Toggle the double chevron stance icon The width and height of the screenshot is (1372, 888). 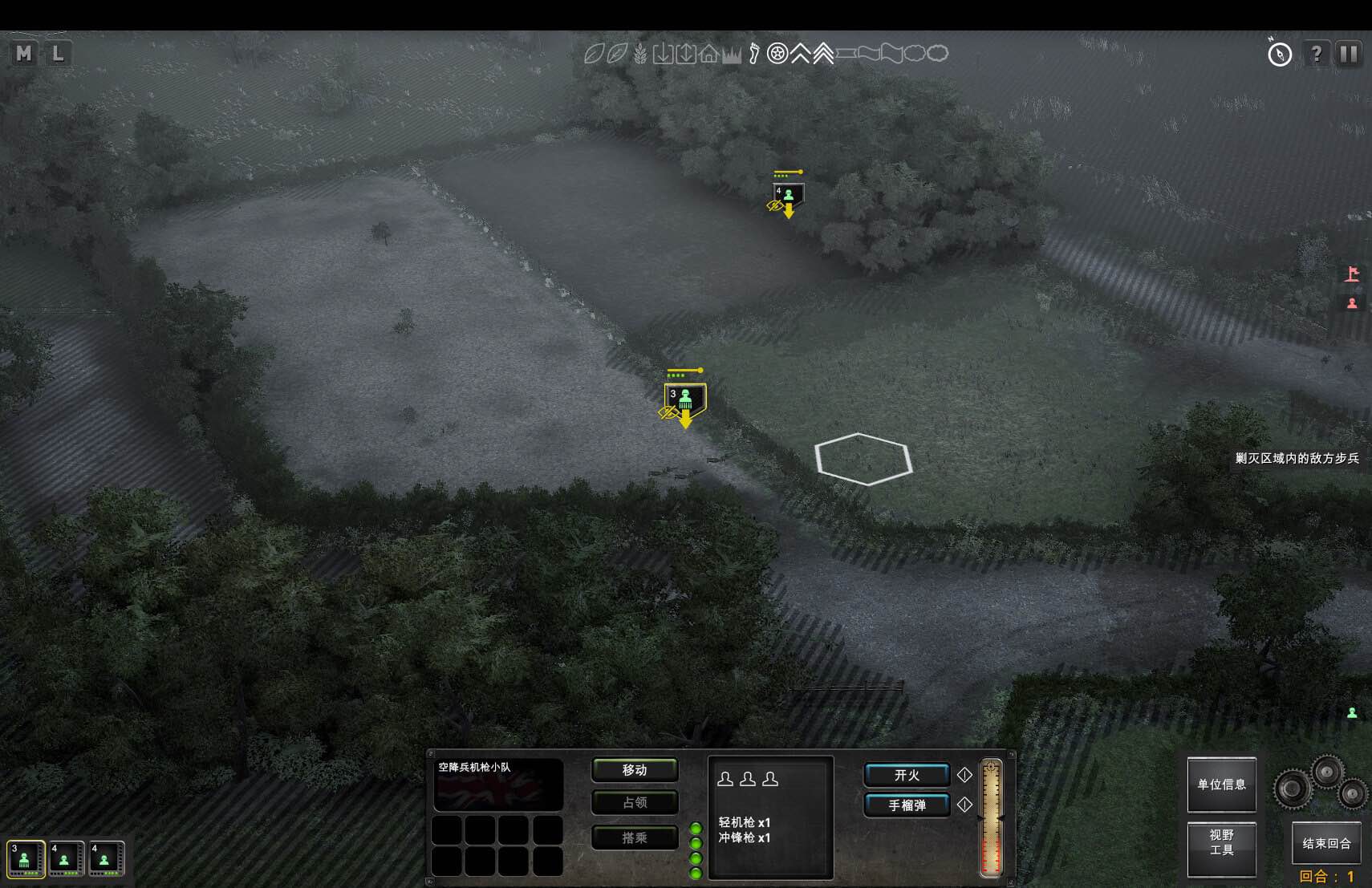823,54
